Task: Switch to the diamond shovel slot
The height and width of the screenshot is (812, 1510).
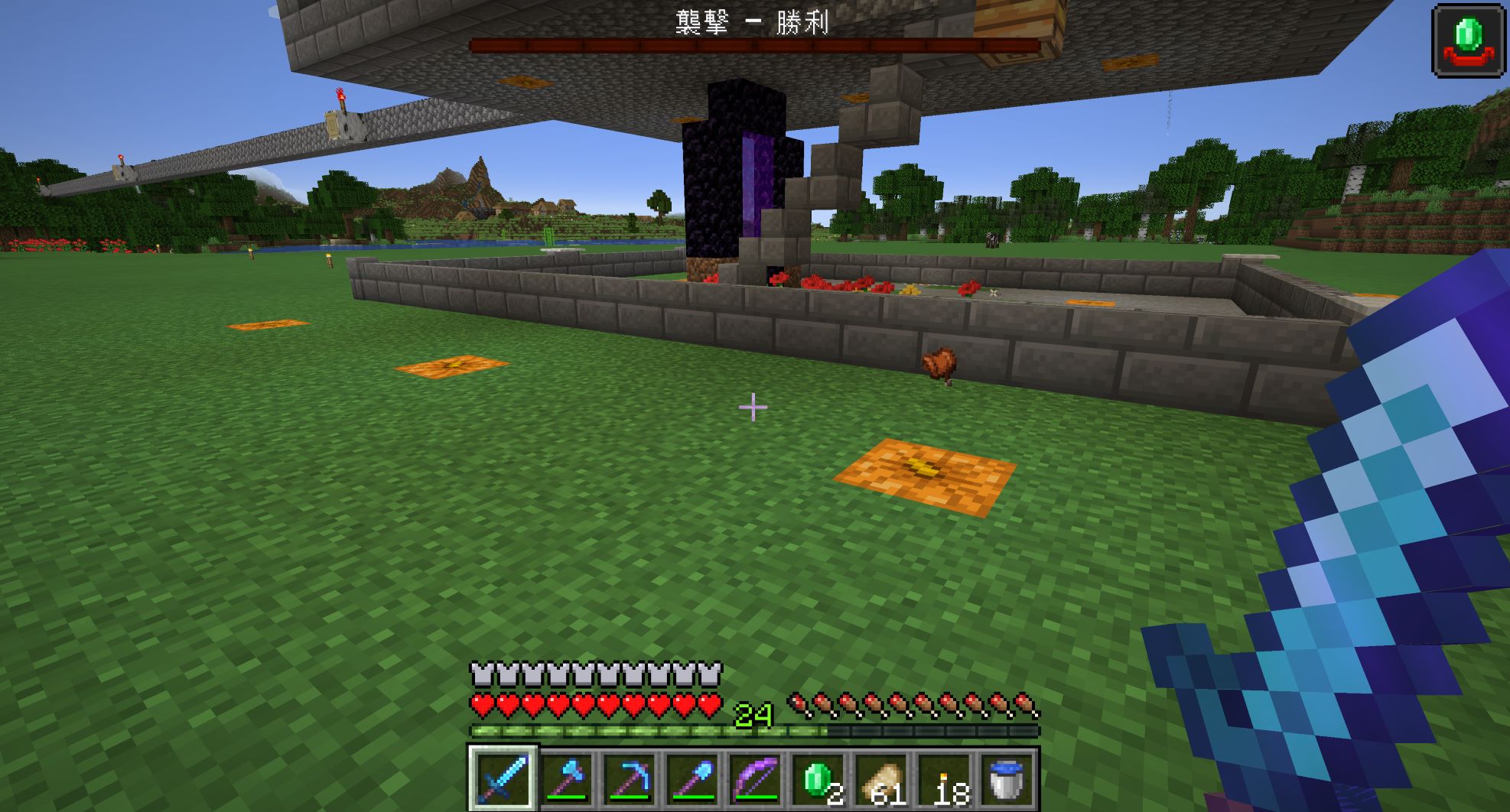Action: point(692,778)
